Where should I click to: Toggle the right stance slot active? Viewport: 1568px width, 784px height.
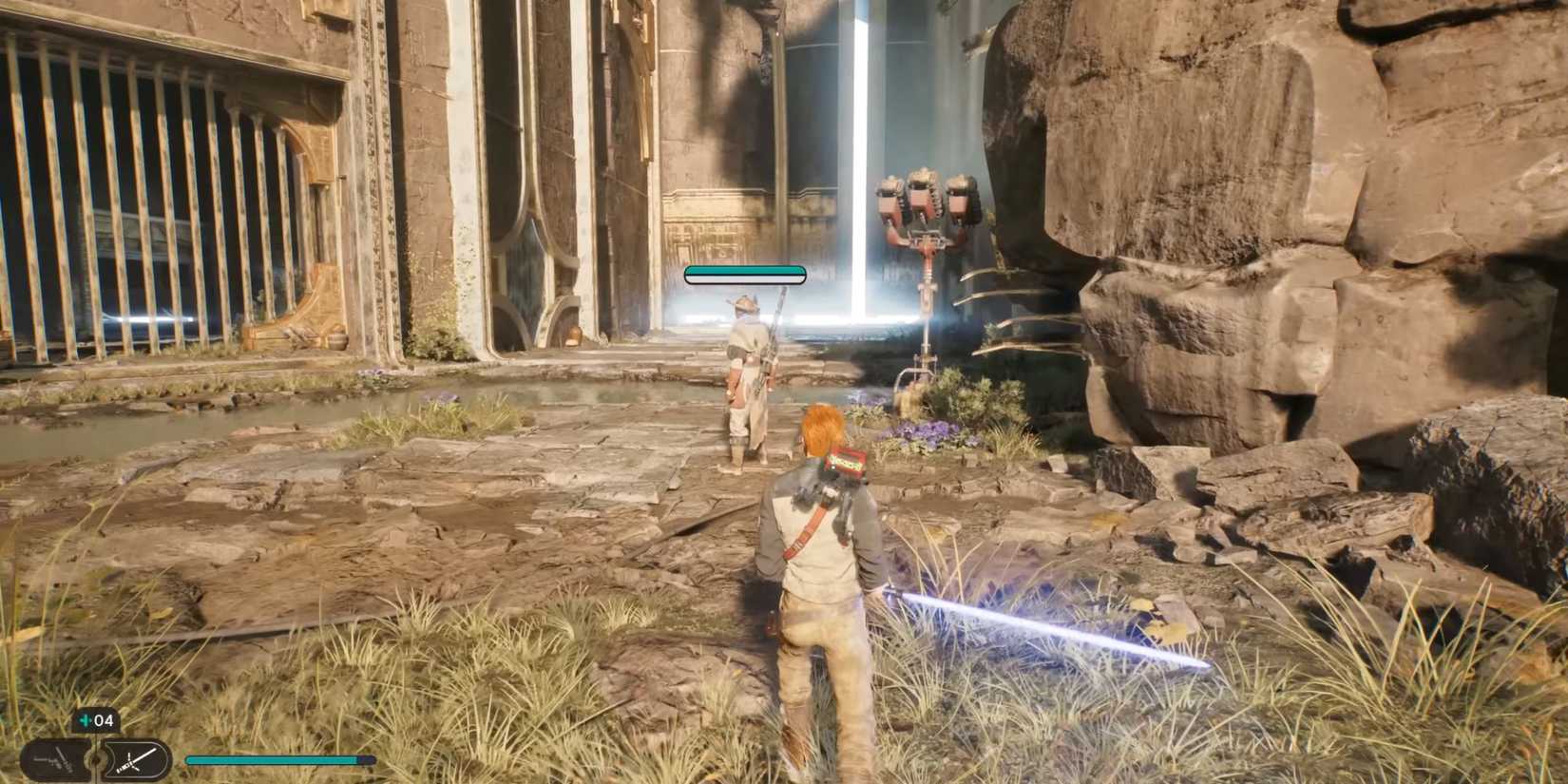tap(133, 760)
